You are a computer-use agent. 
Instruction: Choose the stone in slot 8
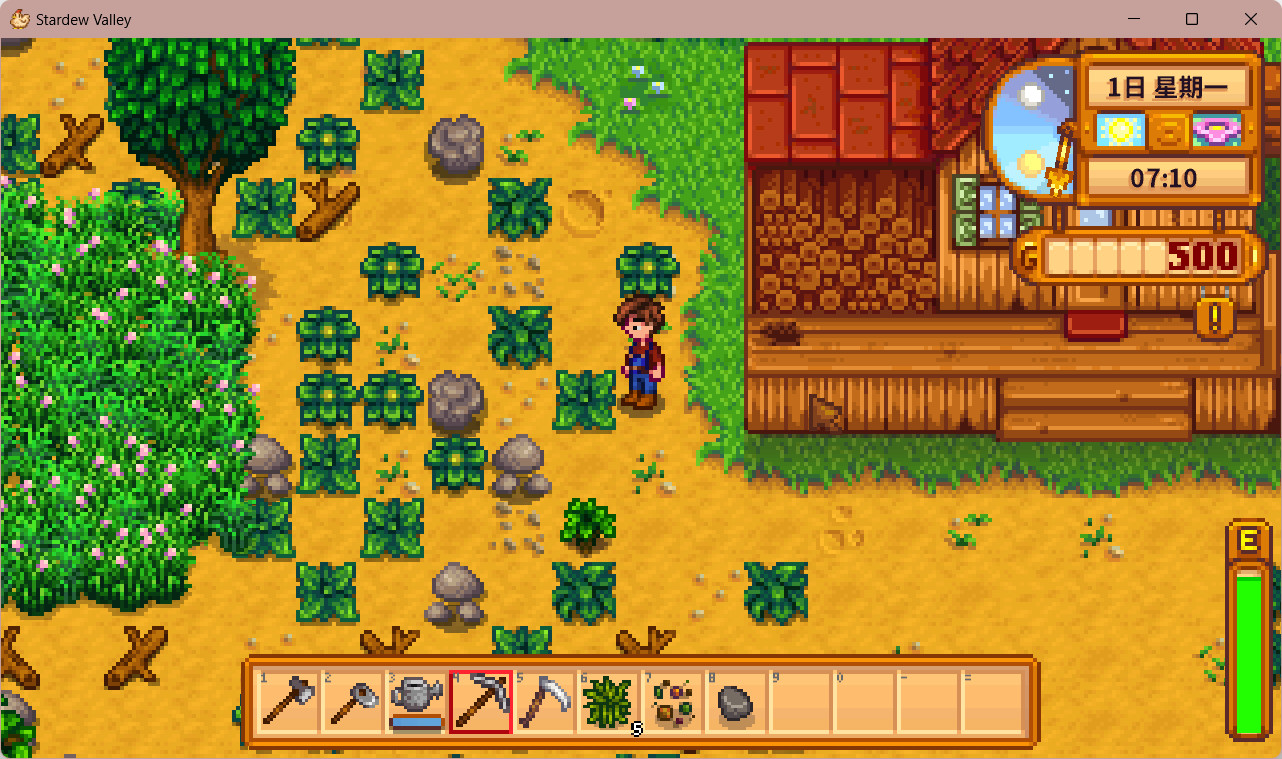tap(736, 702)
